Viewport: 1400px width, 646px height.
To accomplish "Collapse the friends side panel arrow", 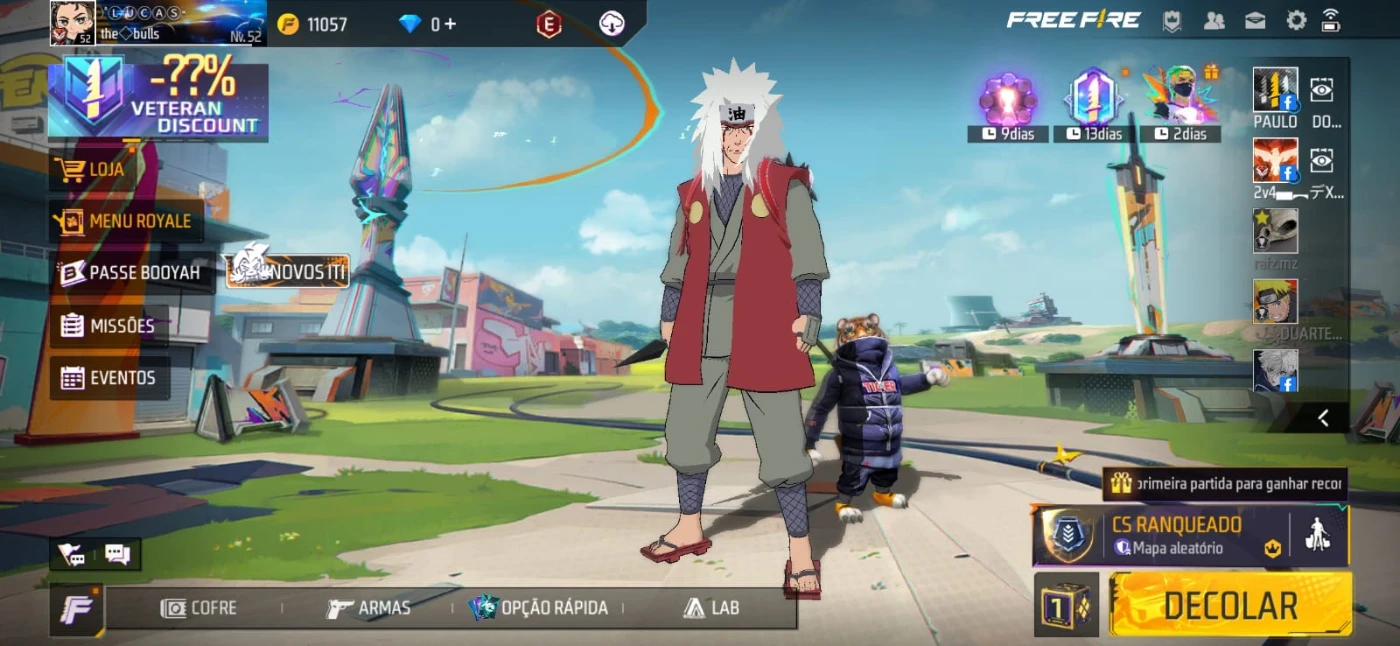I will [x=1322, y=418].
